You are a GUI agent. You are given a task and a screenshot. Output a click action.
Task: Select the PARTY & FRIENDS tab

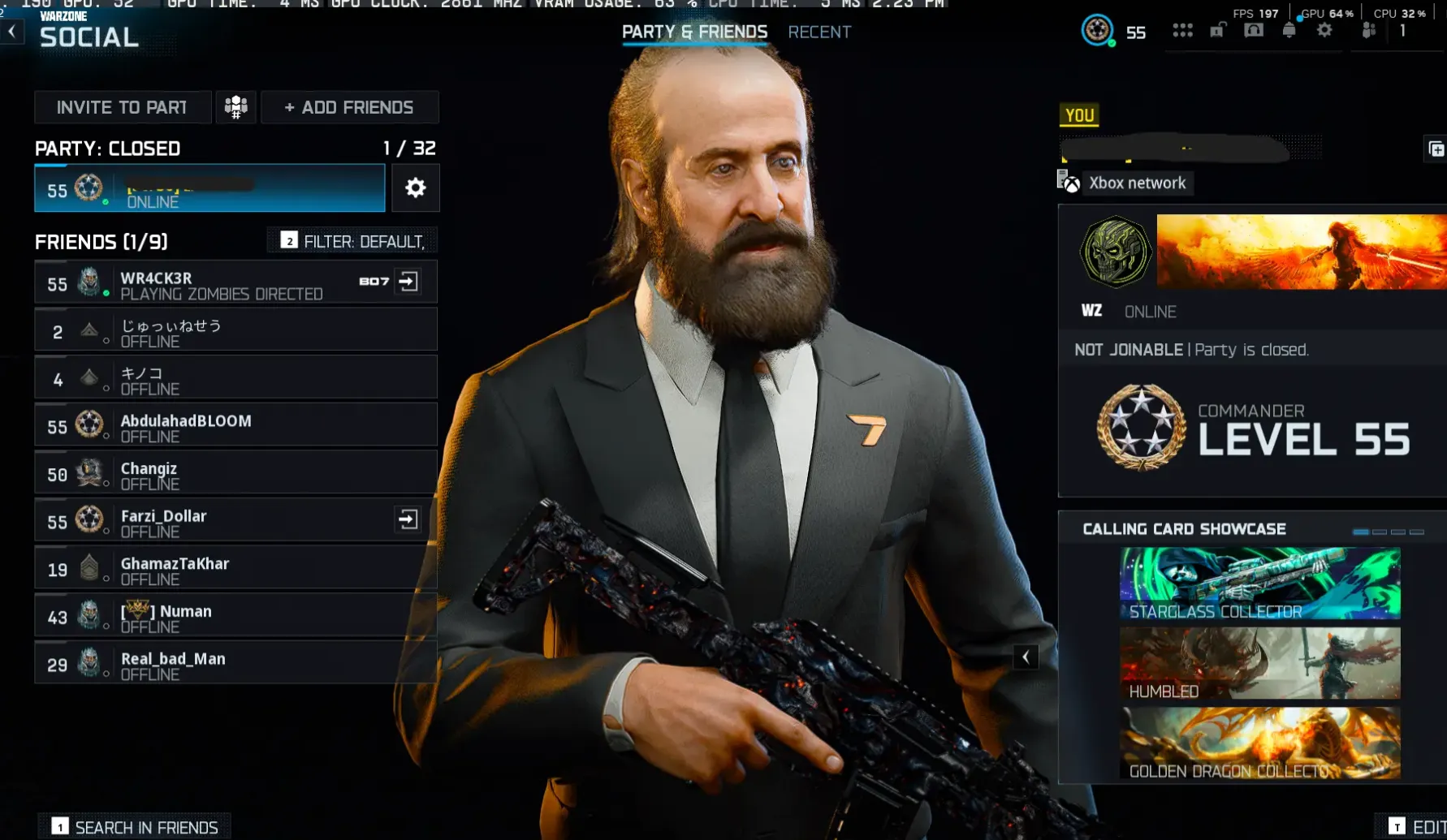(694, 32)
